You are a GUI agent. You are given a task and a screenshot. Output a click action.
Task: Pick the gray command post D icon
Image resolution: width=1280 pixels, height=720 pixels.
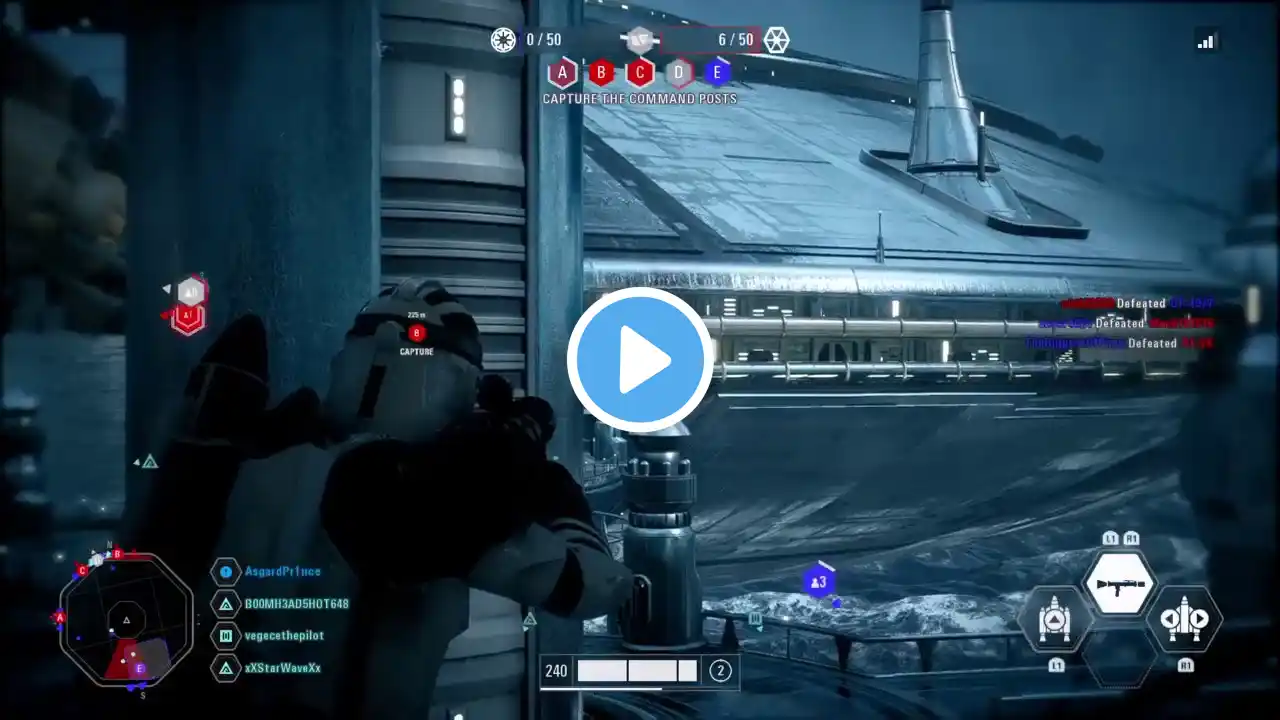coord(679,72)
